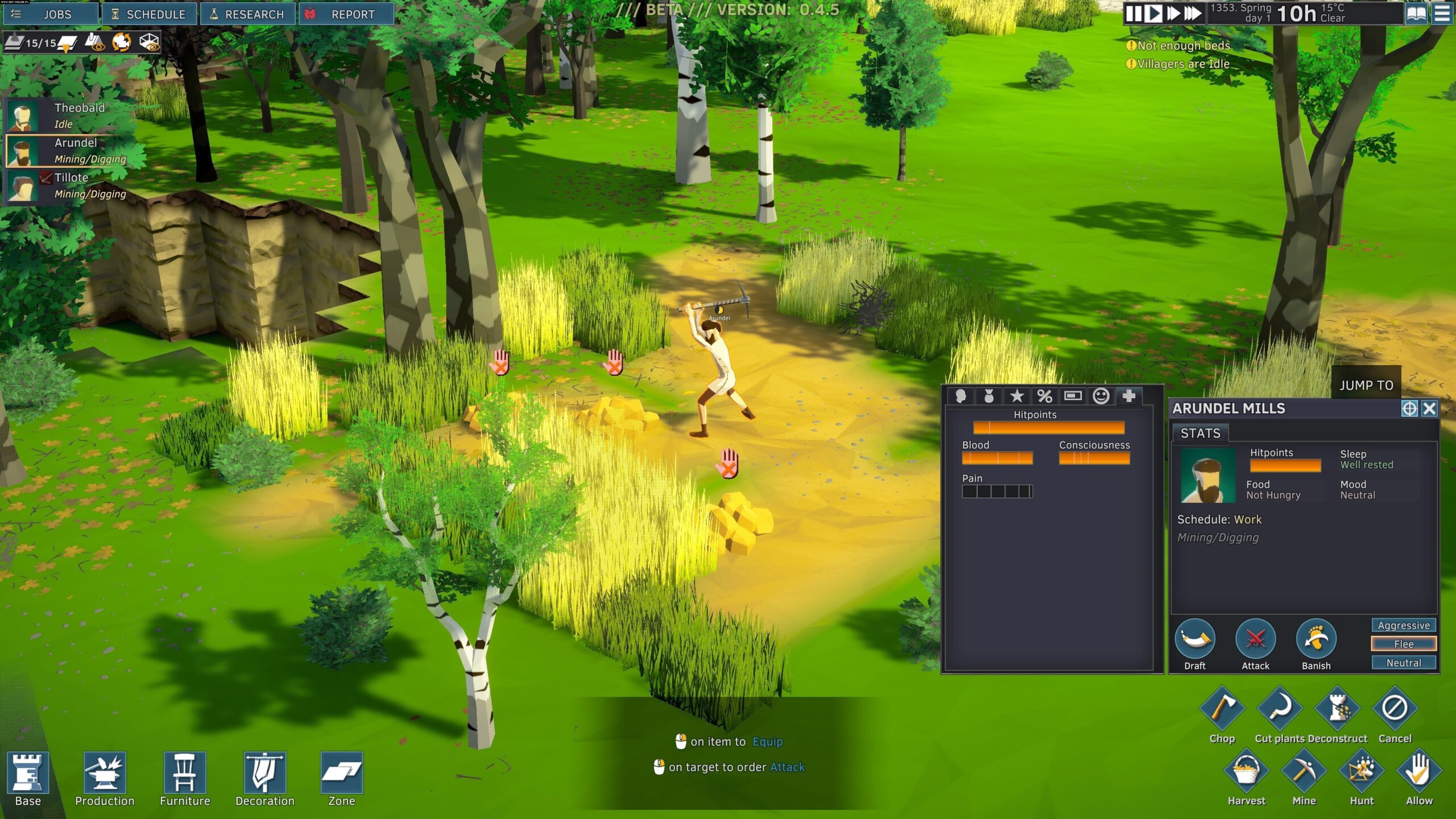Set behavior to Neutral
This screenshot has height=819, width=1456.
coord(1403,663)
